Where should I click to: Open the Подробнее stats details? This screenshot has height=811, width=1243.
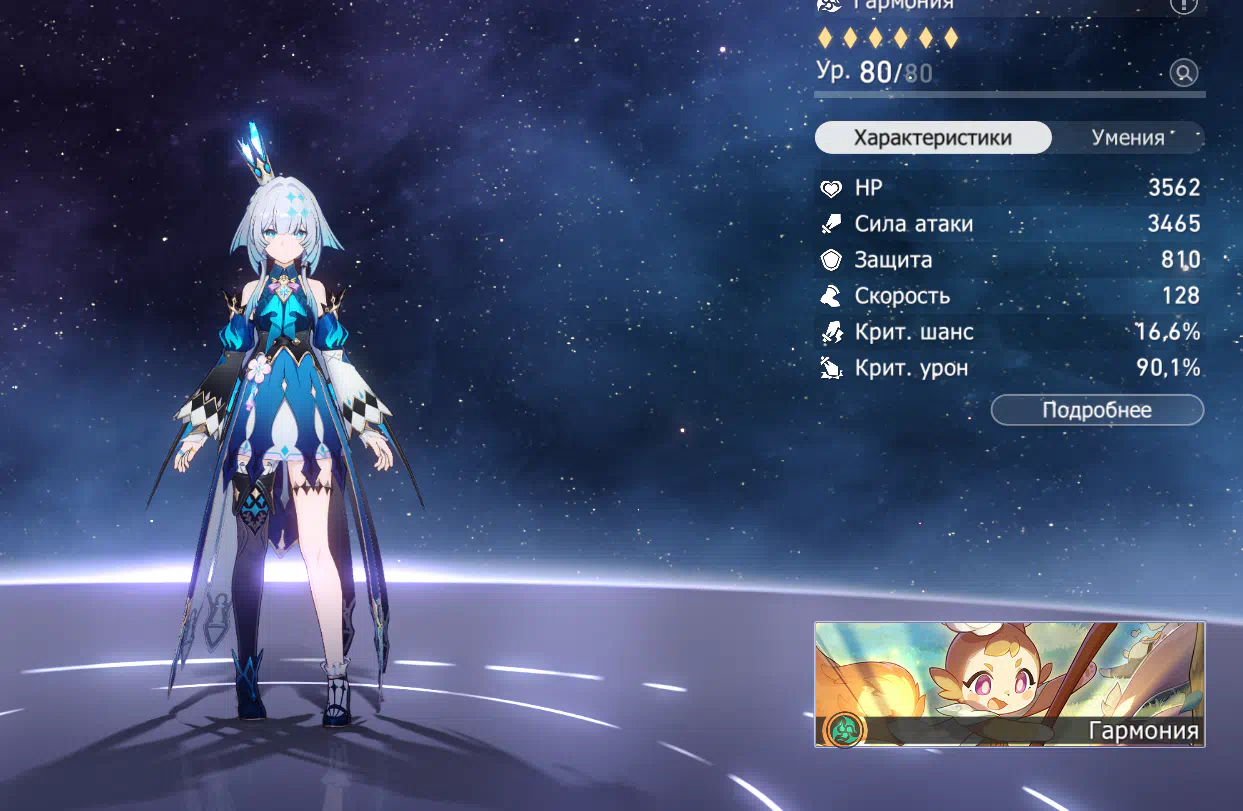(x=1097, y=410)
